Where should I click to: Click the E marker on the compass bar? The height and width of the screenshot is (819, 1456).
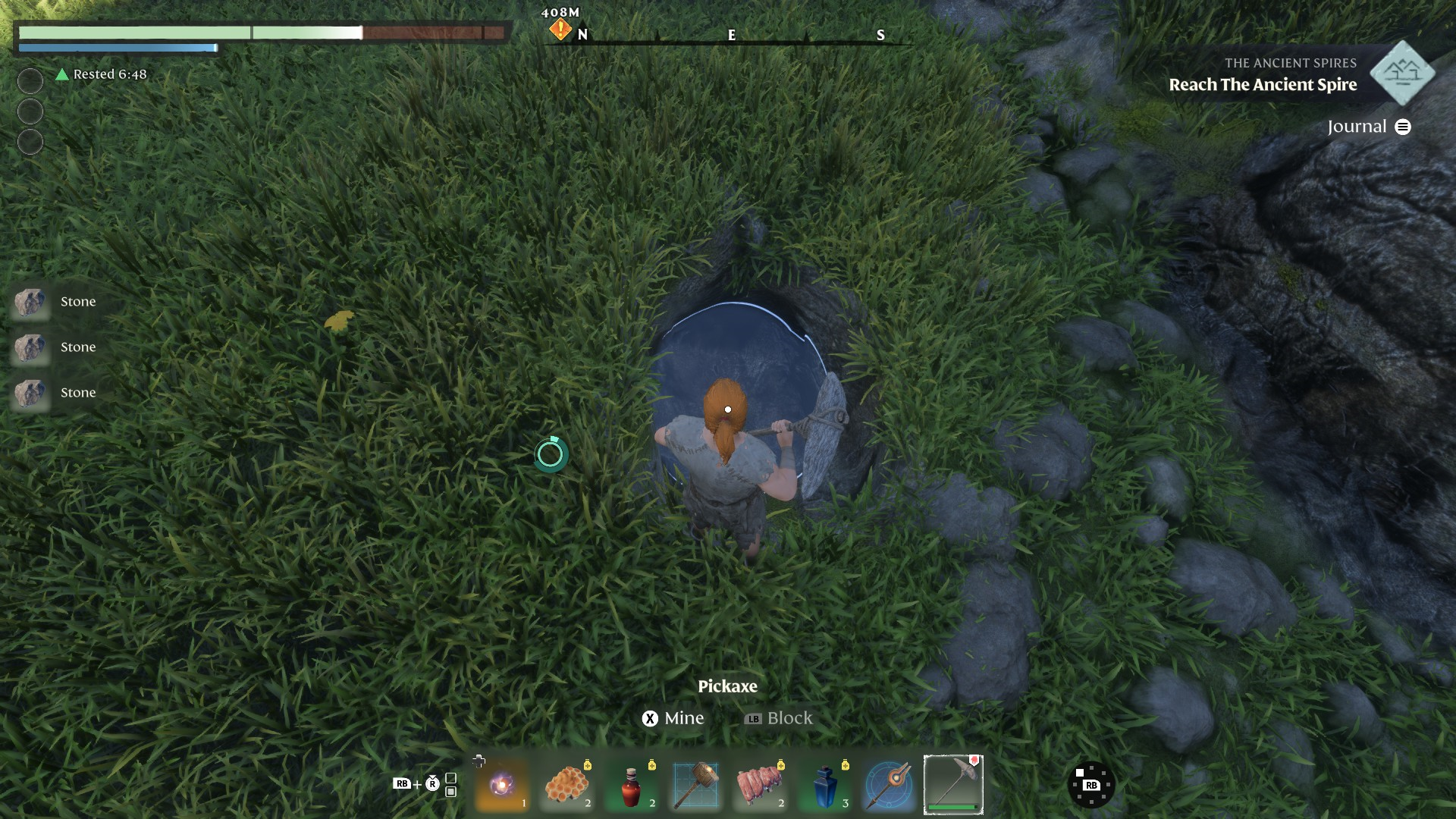point(730,34)
